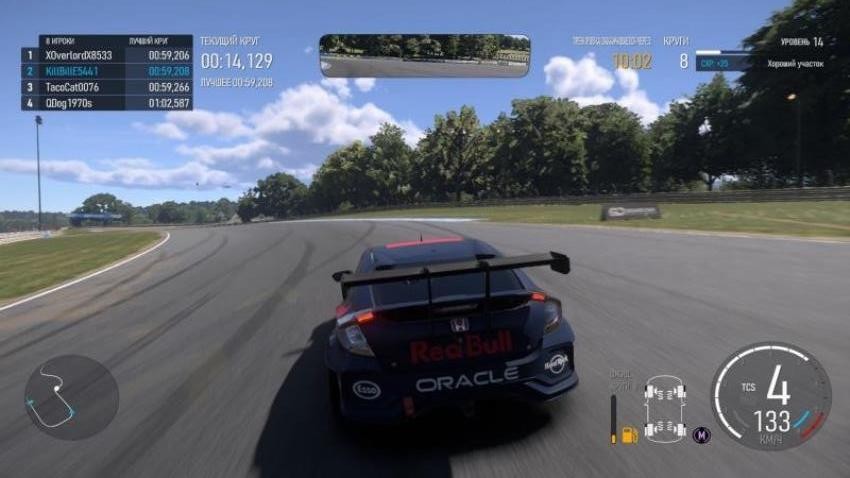
Task: Toggle the purple M transmission icon
Action: (702, 435)
